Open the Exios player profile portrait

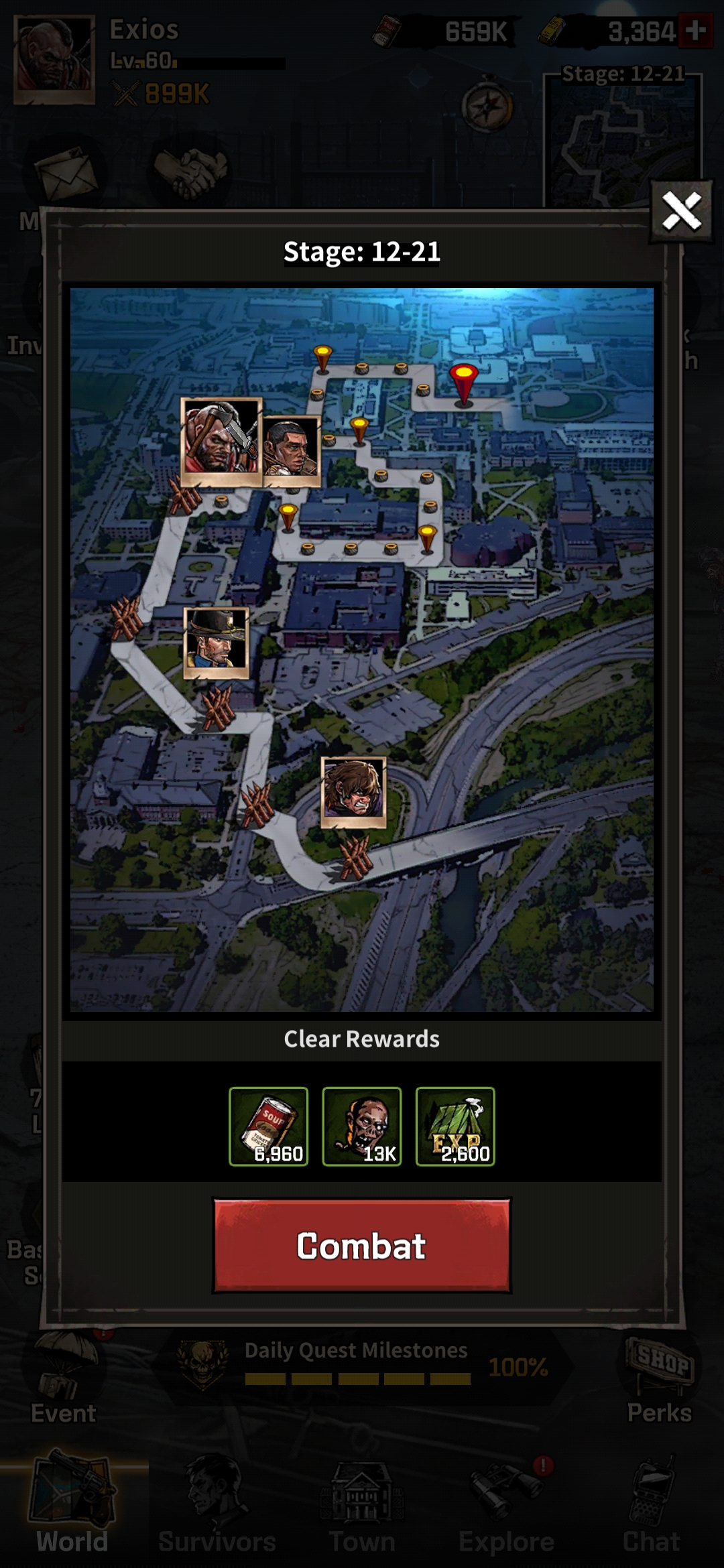54,59
